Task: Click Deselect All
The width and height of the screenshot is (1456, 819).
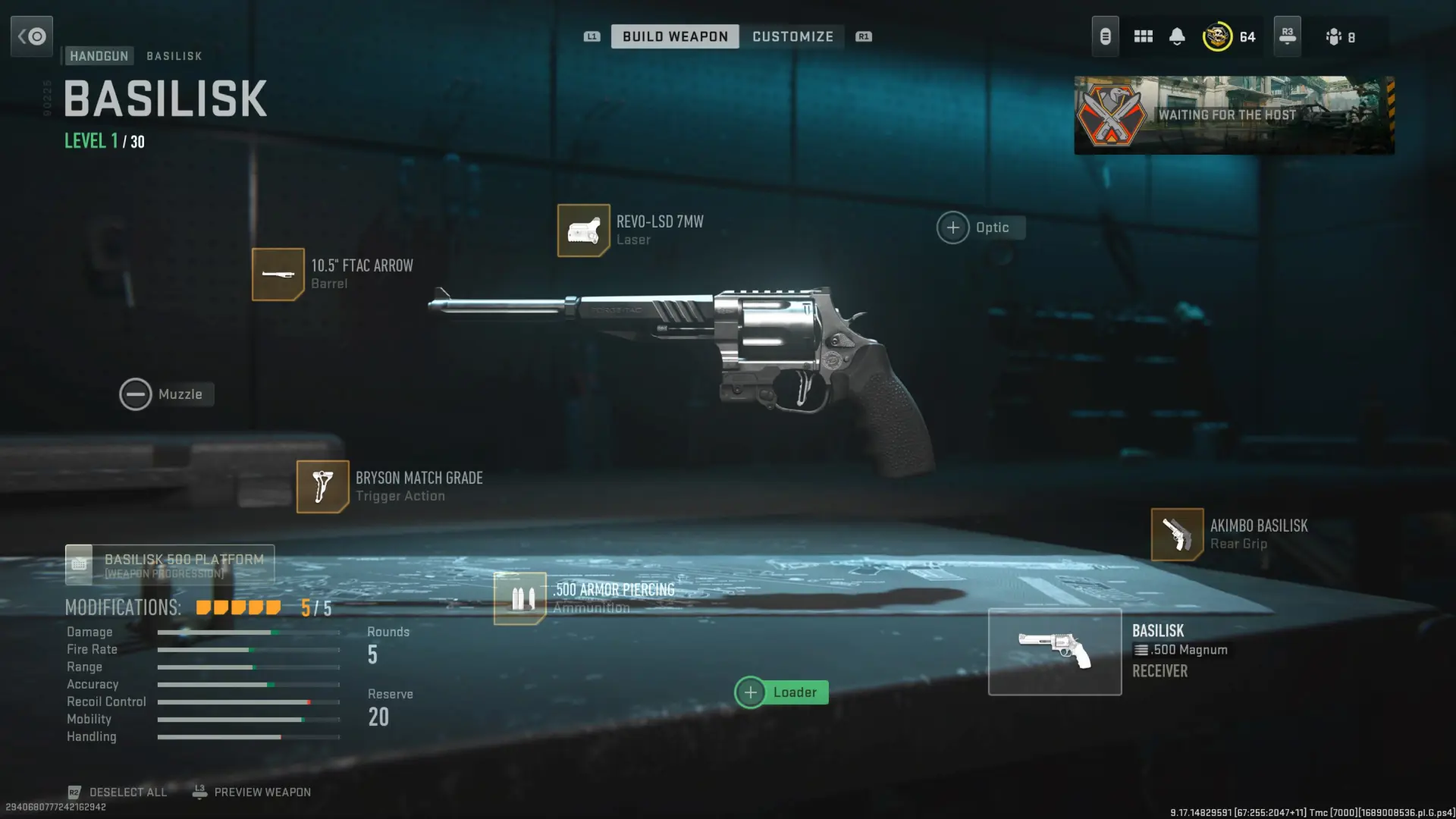Action: click(127, 792)
